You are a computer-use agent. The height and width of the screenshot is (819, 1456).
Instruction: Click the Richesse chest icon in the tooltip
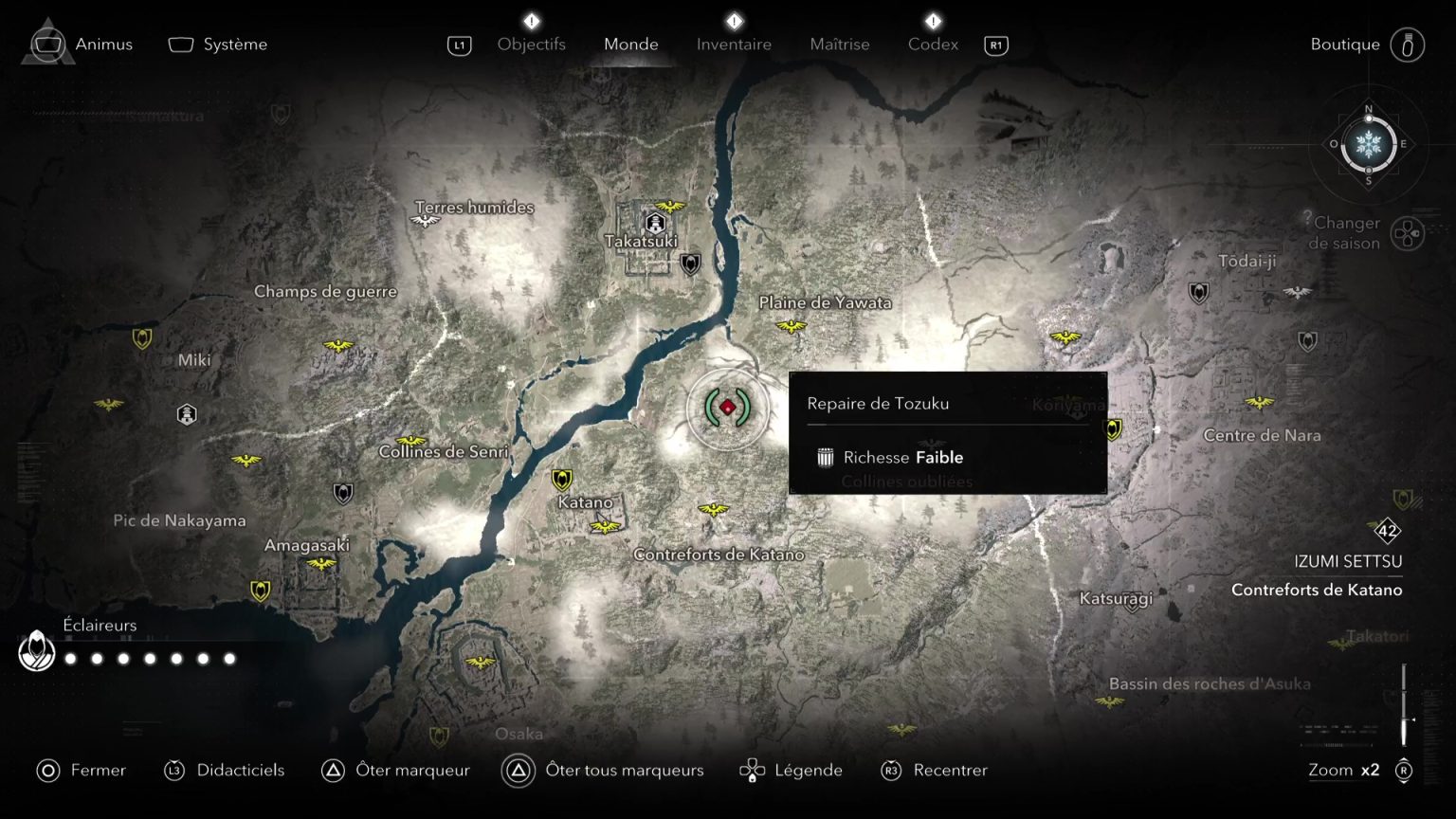824,457
